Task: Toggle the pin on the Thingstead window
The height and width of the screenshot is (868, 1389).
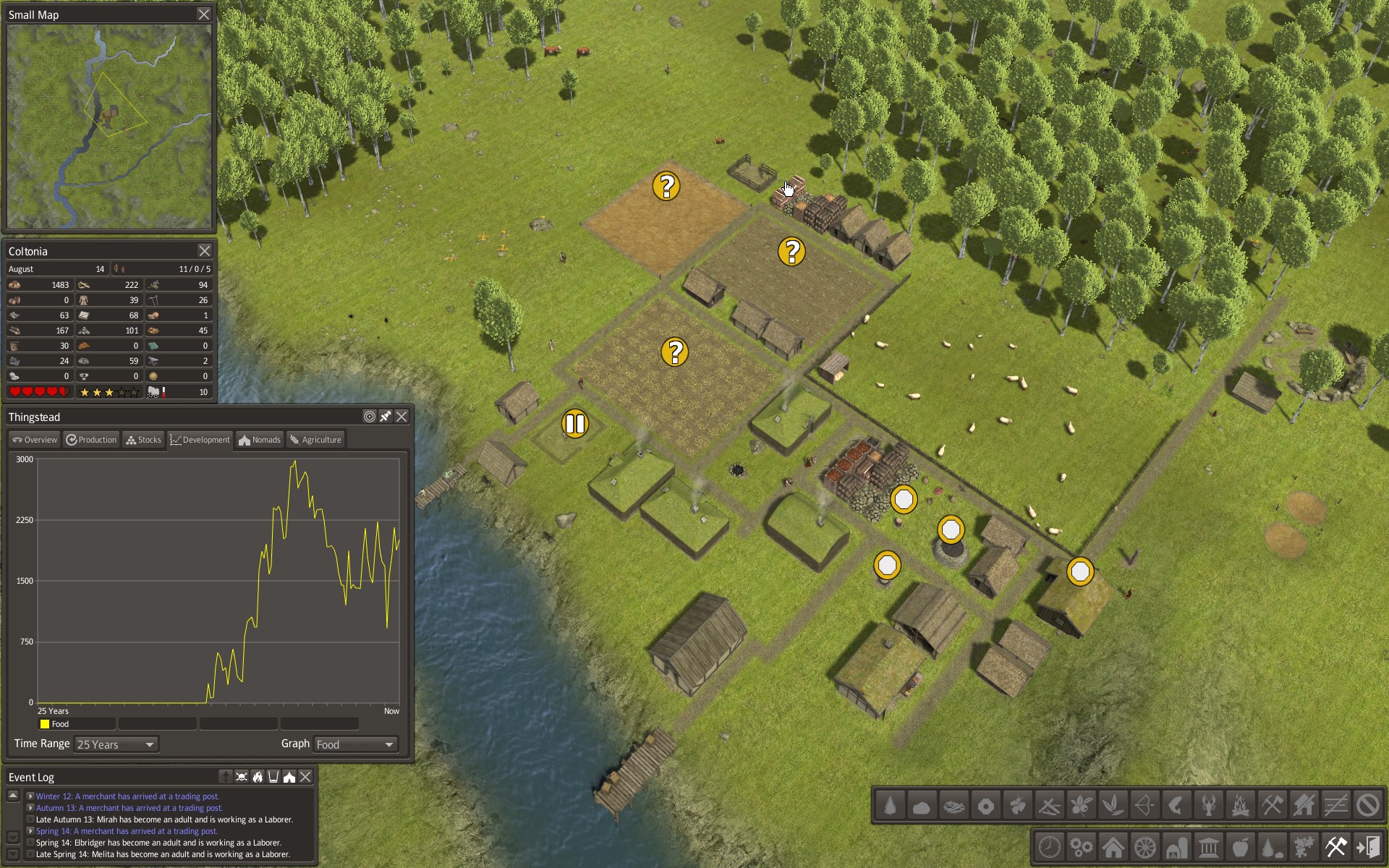Action: click(x=386, y=417)
